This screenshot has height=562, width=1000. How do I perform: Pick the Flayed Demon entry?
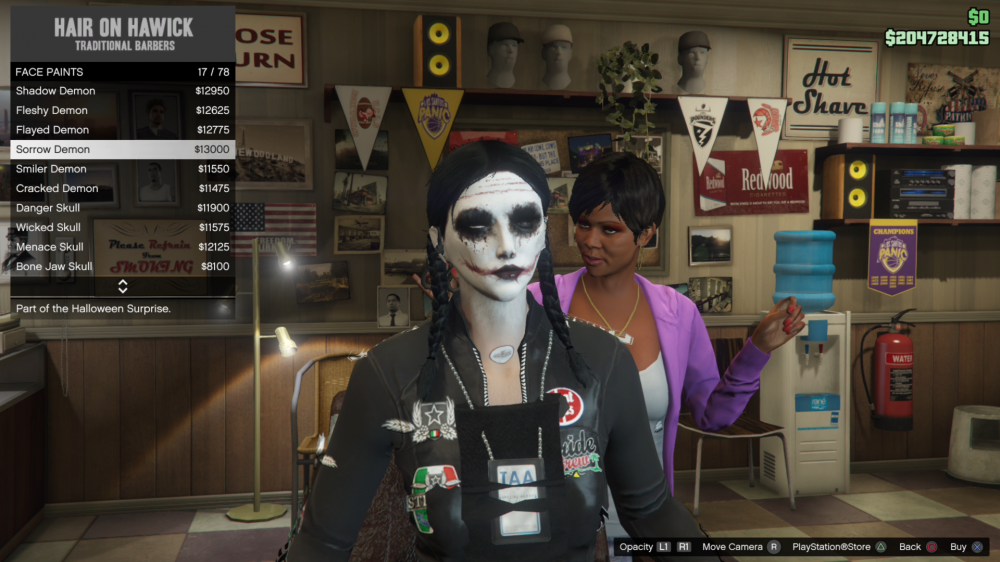(x=123, y=130)
